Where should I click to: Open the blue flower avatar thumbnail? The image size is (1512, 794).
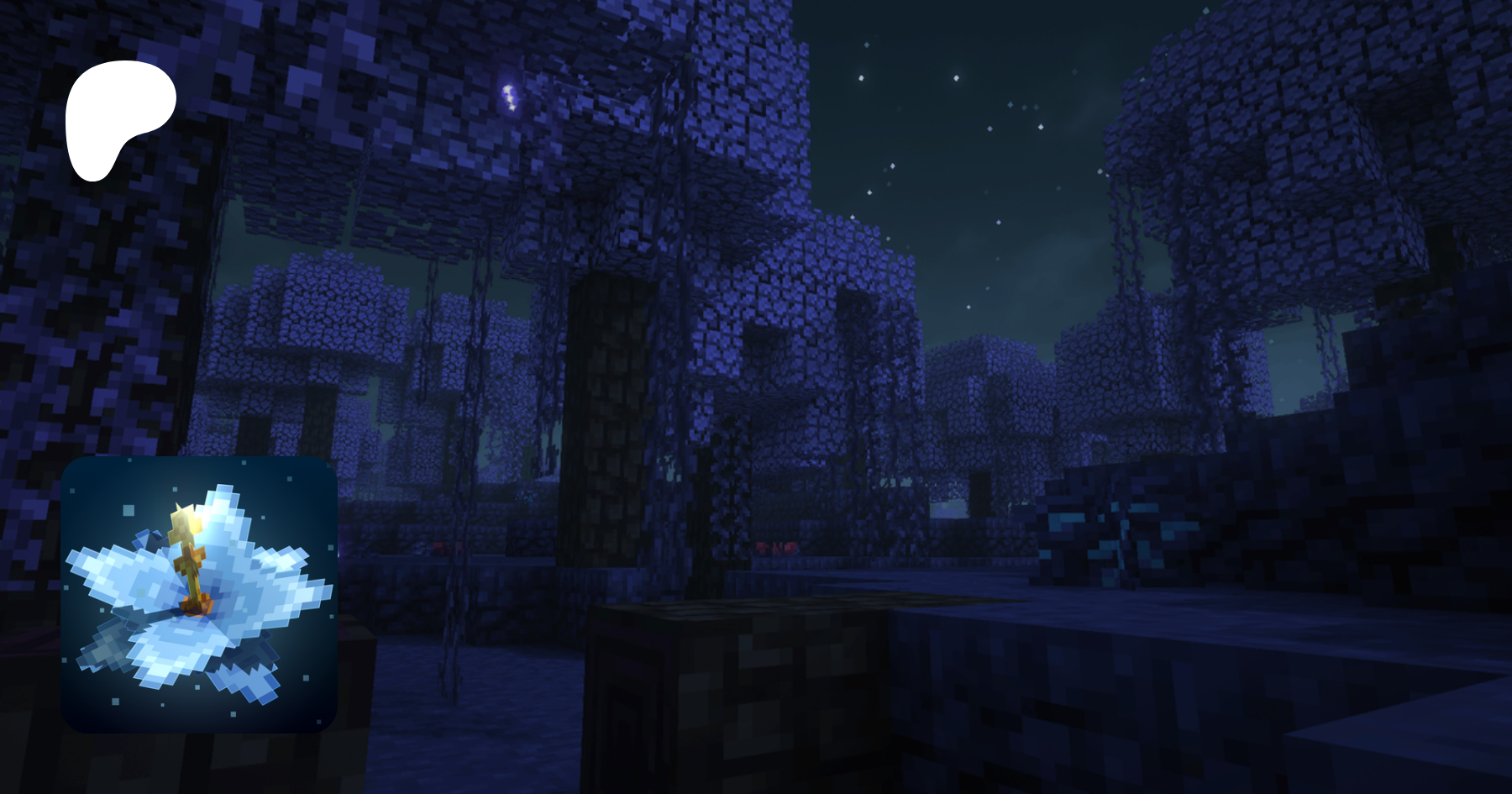[x=199, y=594]
